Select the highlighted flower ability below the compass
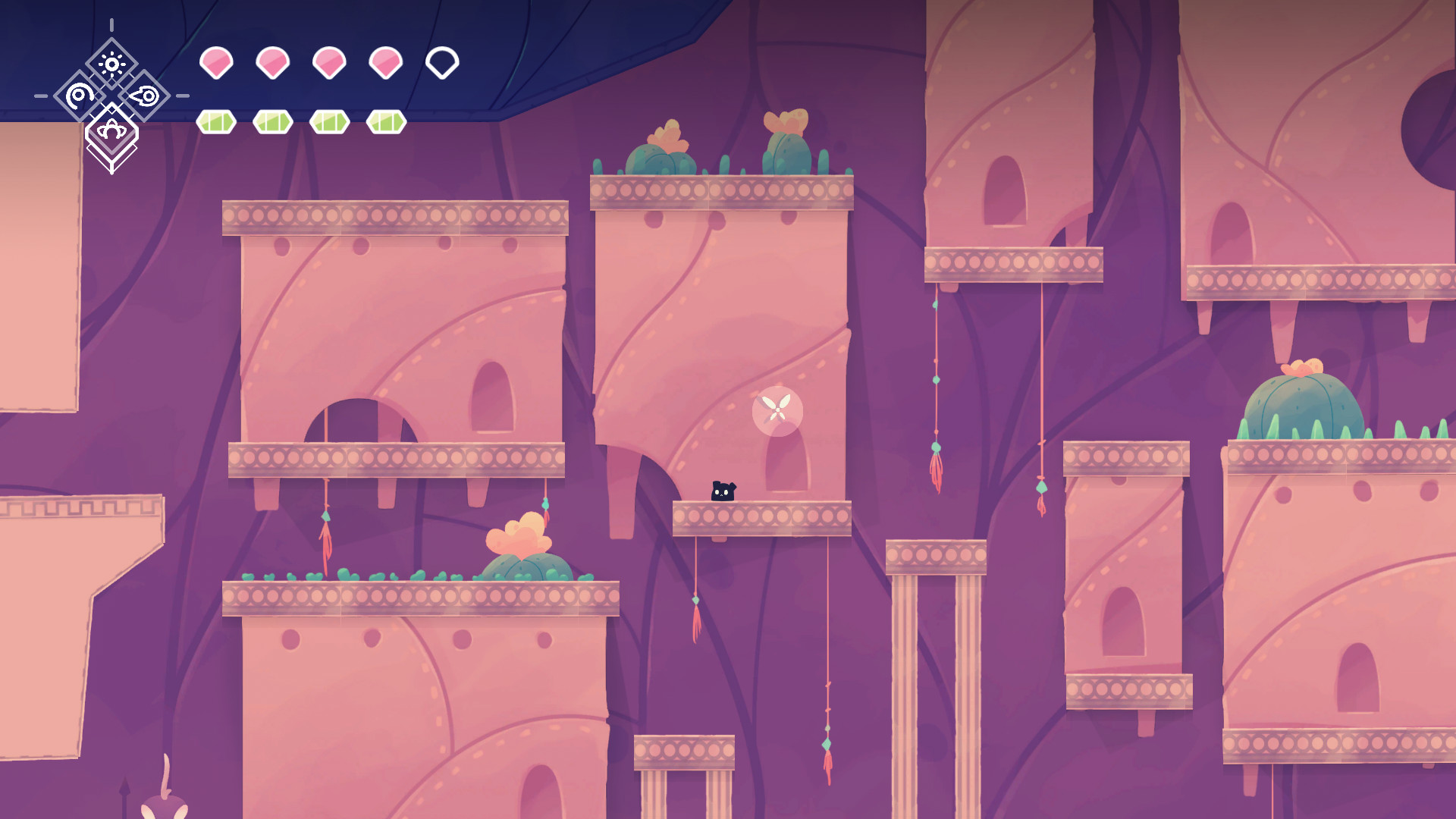Image resolution: width=1456 pixels, height=819 pixels. [x=114, y=130]
